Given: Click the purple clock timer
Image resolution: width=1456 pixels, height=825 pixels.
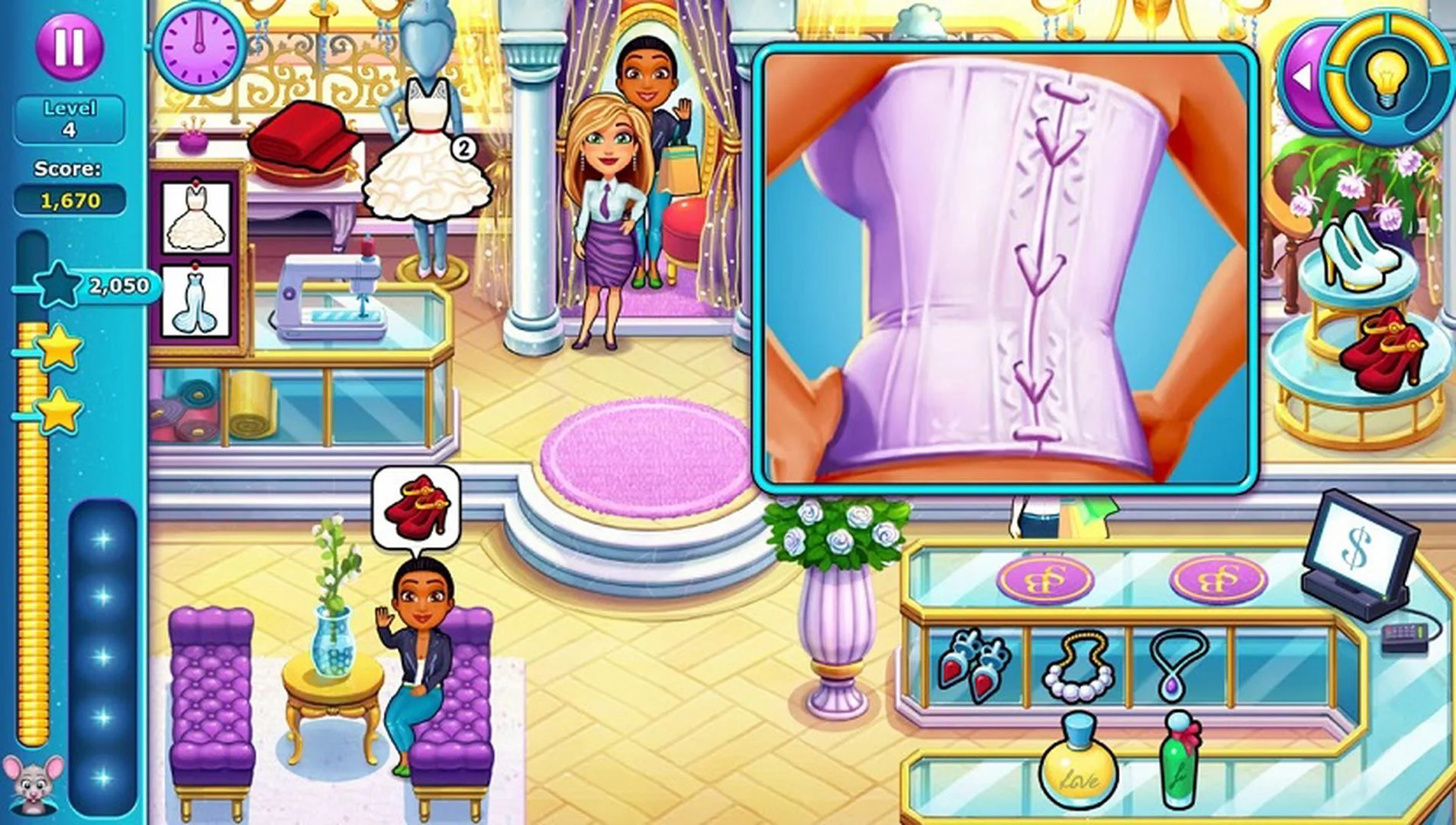Looking at the screenshot, I should (x=200, y=49).
